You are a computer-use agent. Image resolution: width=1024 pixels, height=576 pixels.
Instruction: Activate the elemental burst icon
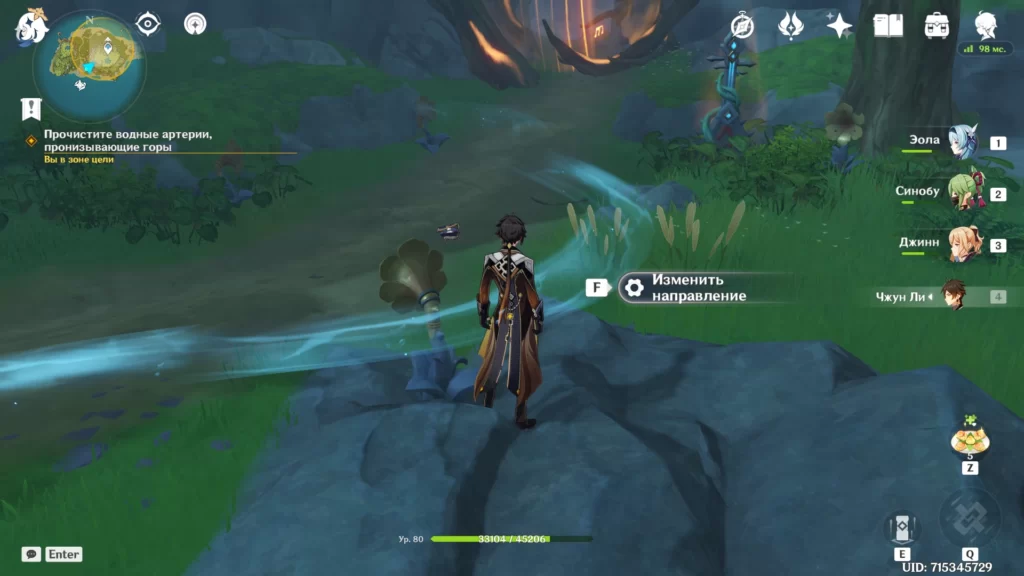click(x=969, y=517)
